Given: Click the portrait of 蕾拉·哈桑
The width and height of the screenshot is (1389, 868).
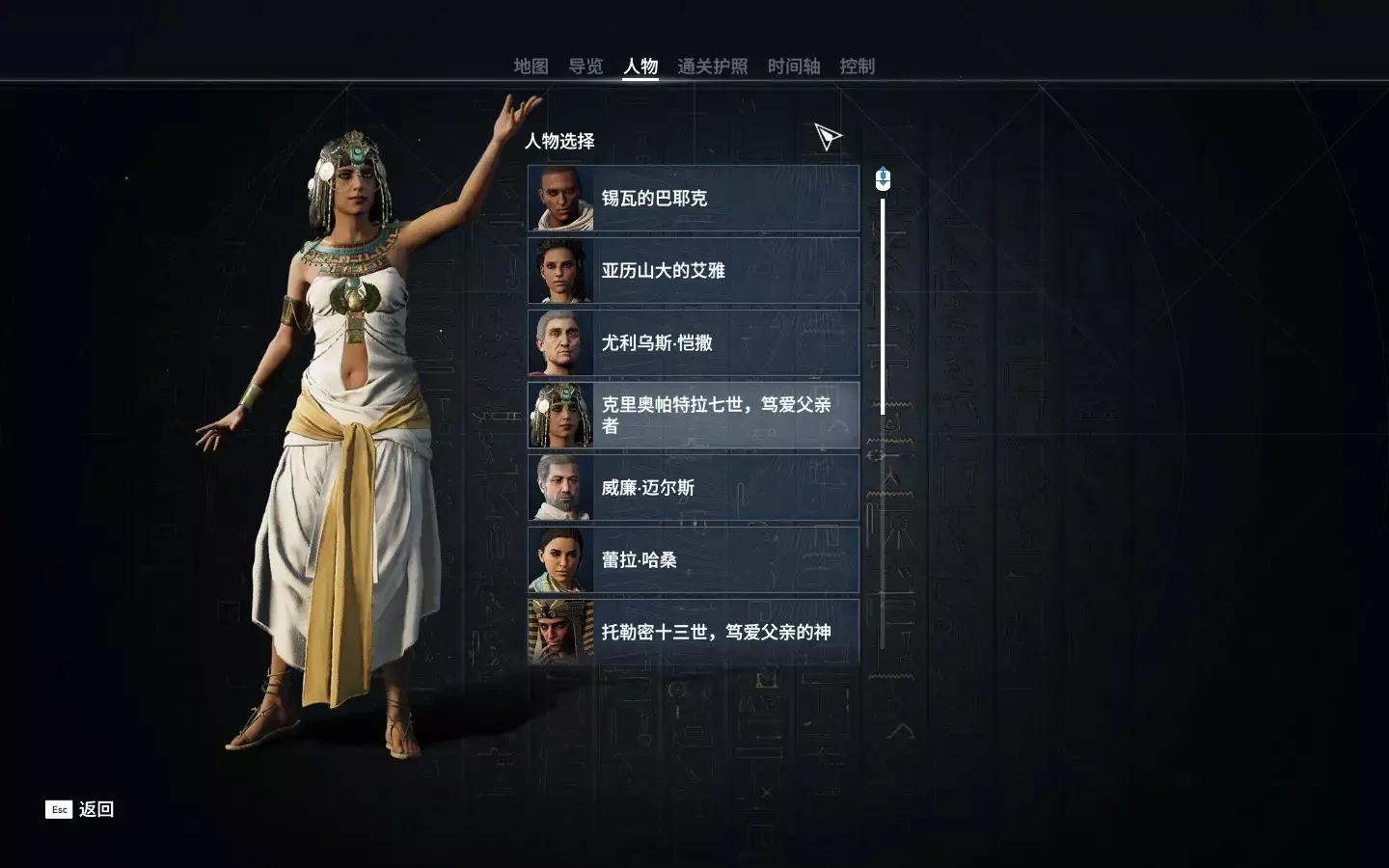Looking at the screenshot, I should pyautogui.click(x=560, y=559).
